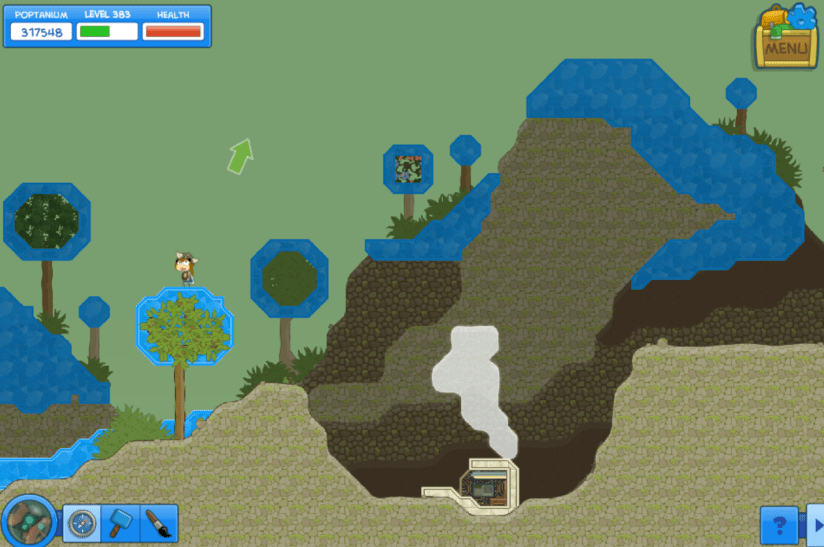This screenshot has height=547, width=824.
Task: Choose the blue hammer tool
Action: [120, 522]
